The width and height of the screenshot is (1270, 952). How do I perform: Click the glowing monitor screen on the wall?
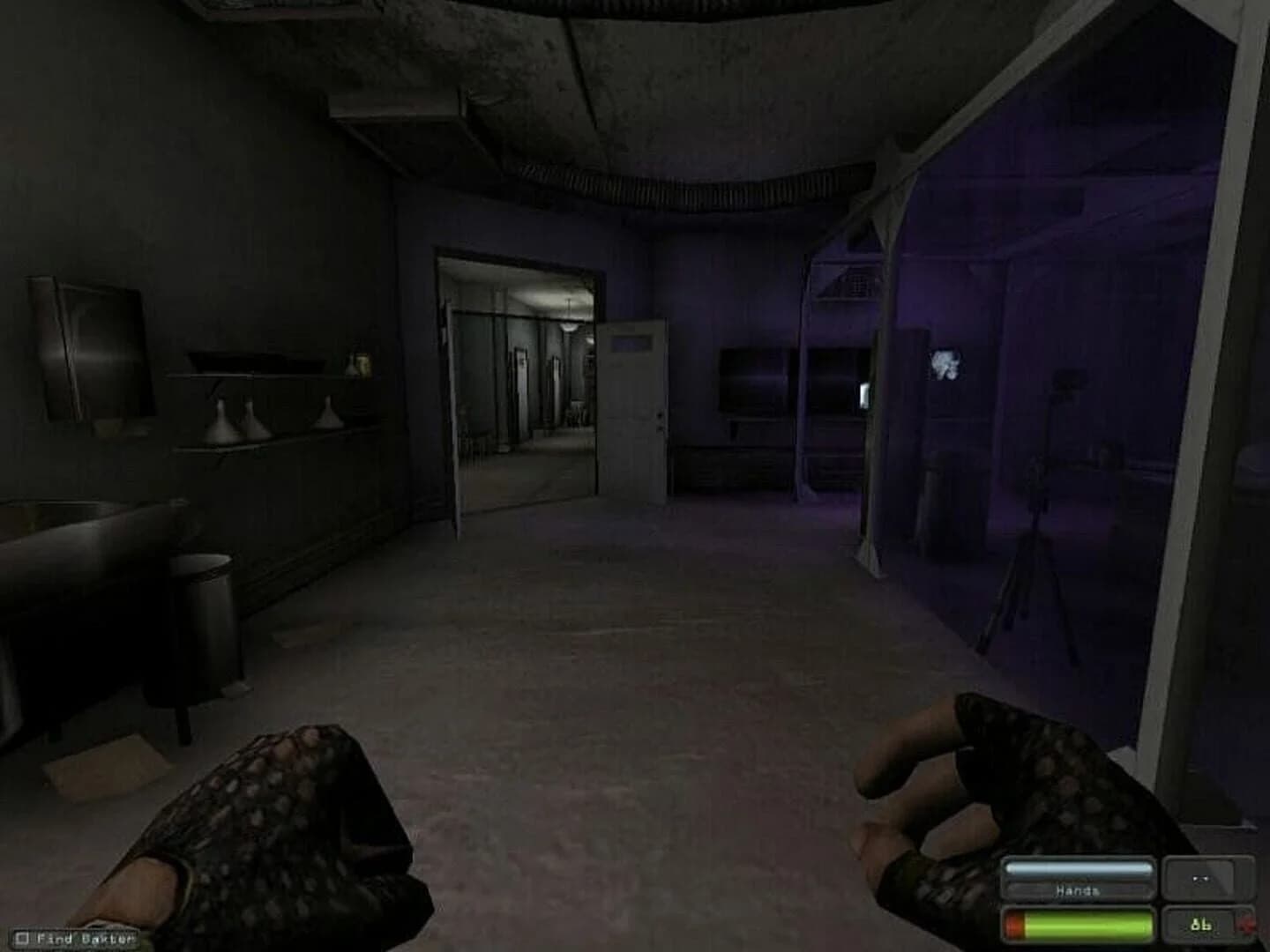pyautogui.click(x=945, y=361)
